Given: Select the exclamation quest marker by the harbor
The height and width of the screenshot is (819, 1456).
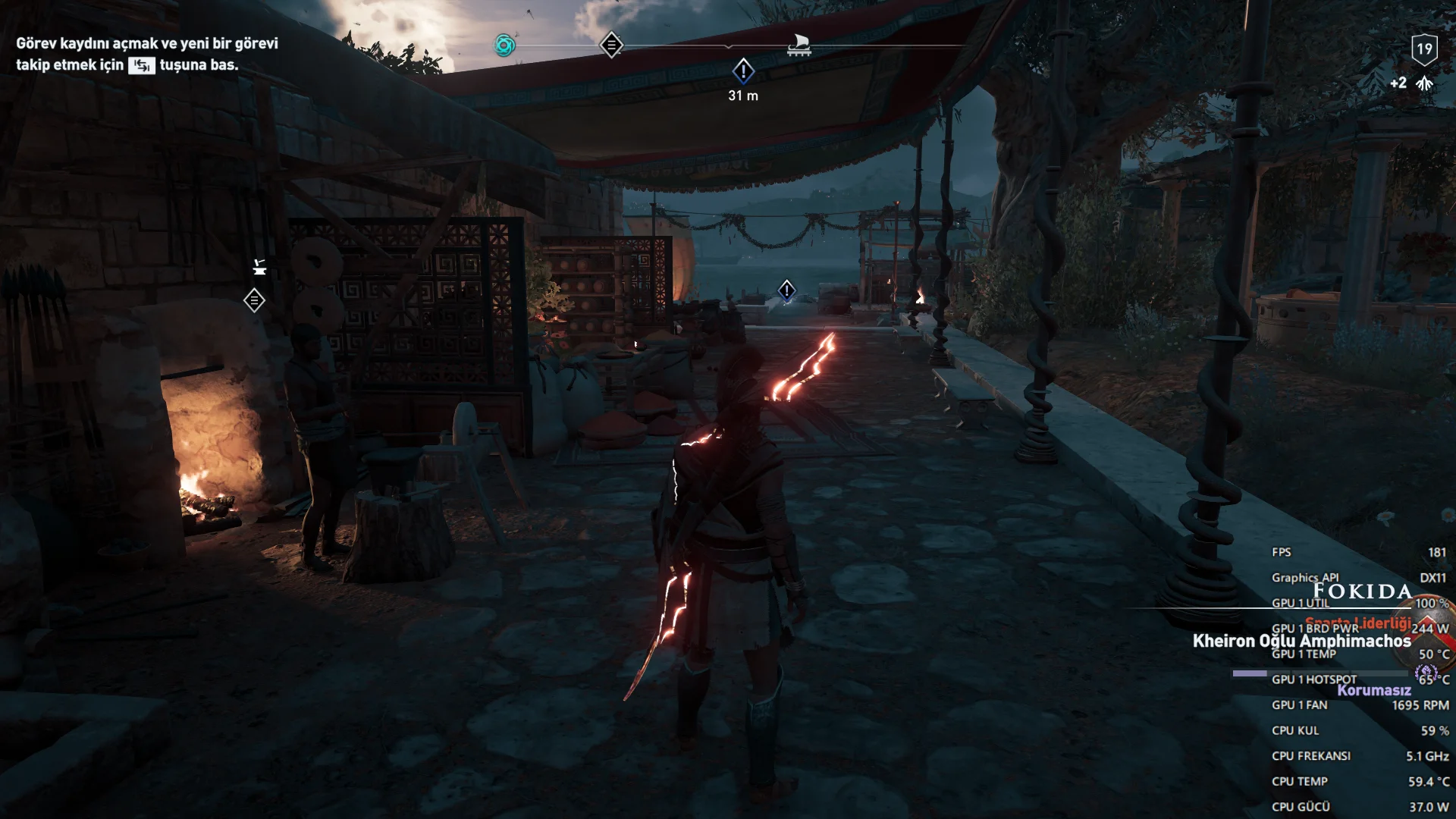Looking at the screenshot, I should (x=786, y=290).
